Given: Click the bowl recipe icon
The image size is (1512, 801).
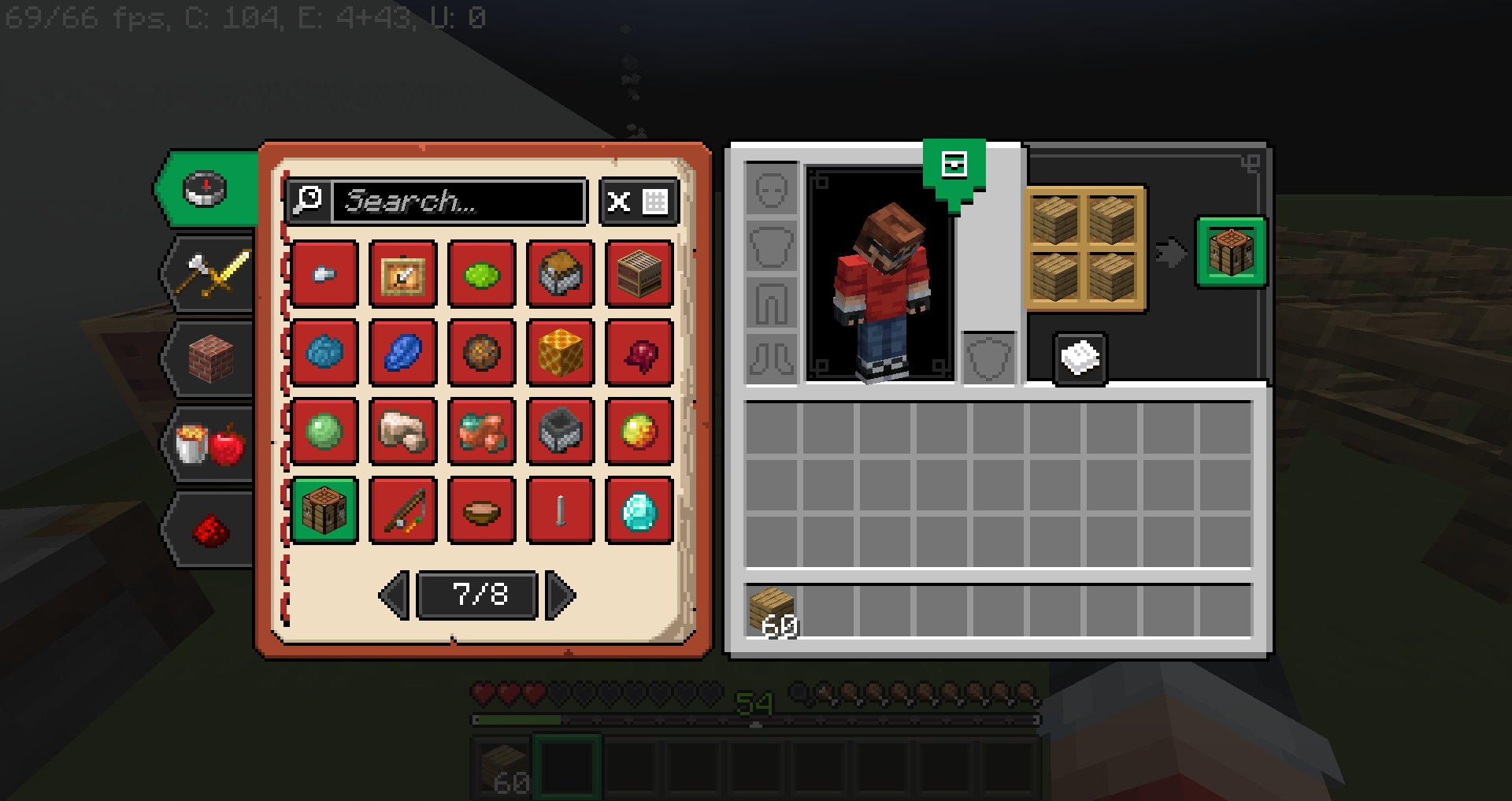Looking at the screenshot, I should click(481, 510).
